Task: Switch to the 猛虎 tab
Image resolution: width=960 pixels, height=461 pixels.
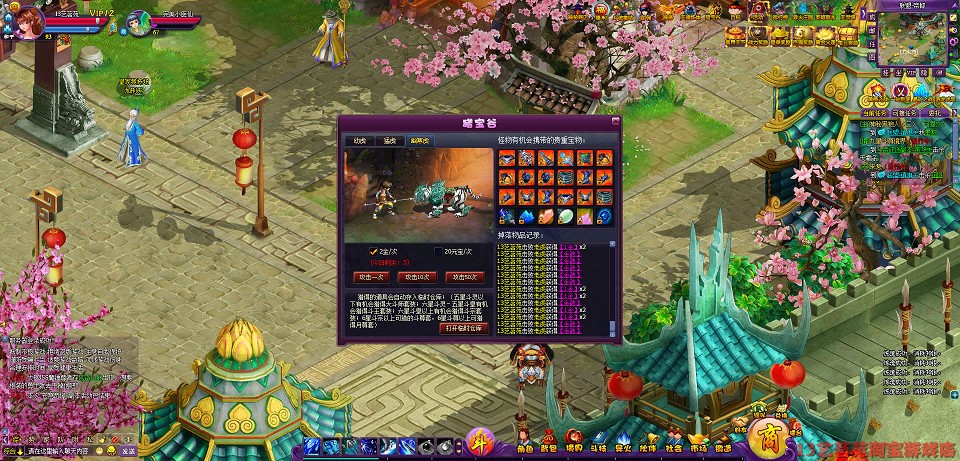Action: click(x=390, y=141)
